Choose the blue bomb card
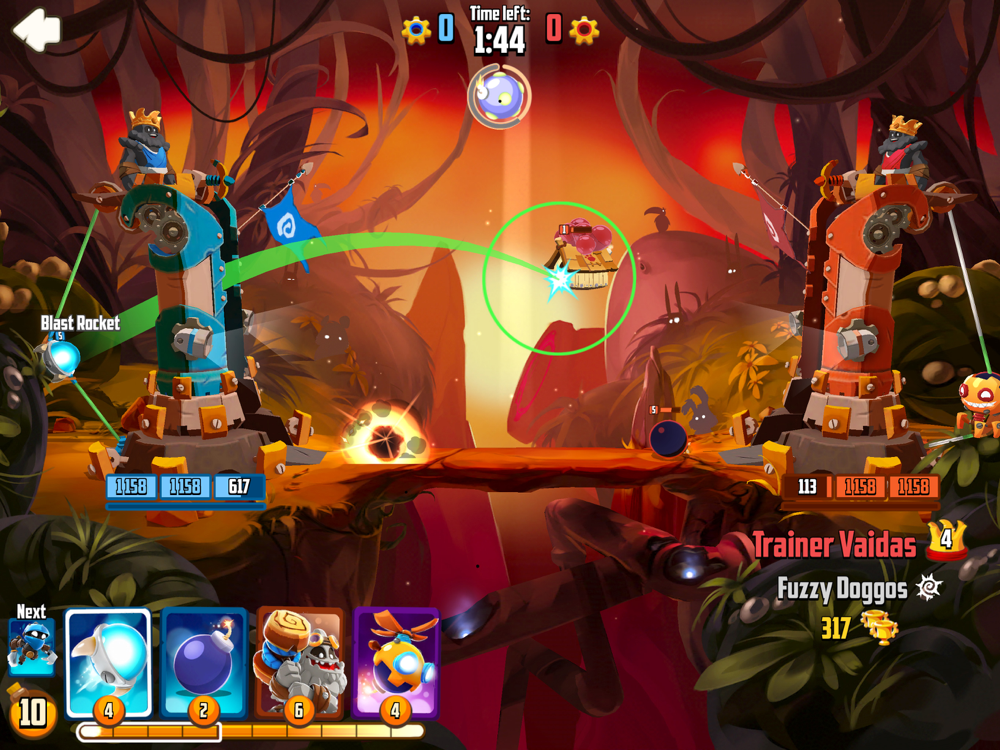Screen dimensions: 1000x750 tap(203, 661)
